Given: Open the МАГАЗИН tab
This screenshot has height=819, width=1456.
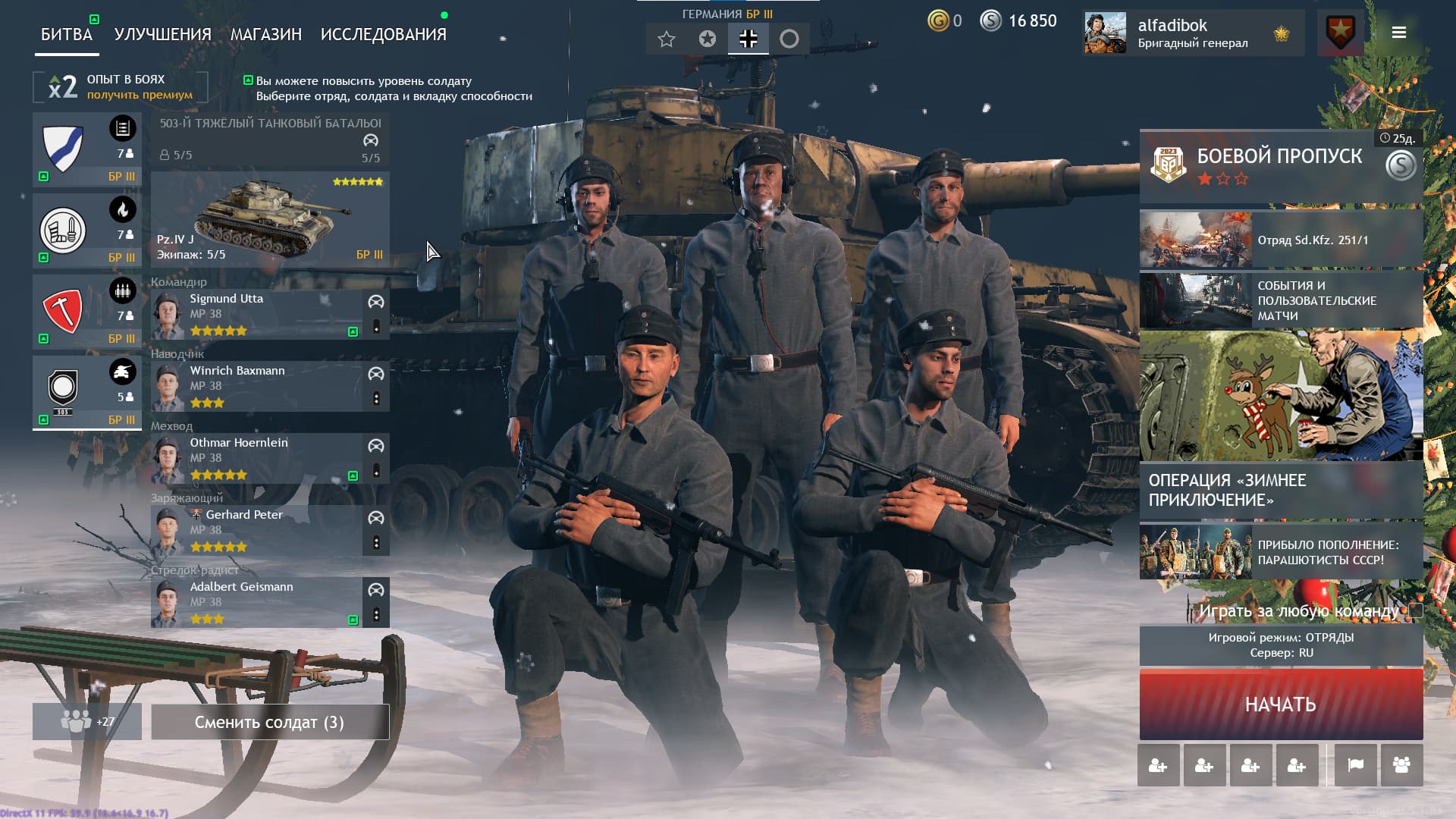Looking at the screenshot, I should pyautogui.click(x=265, y=34).
